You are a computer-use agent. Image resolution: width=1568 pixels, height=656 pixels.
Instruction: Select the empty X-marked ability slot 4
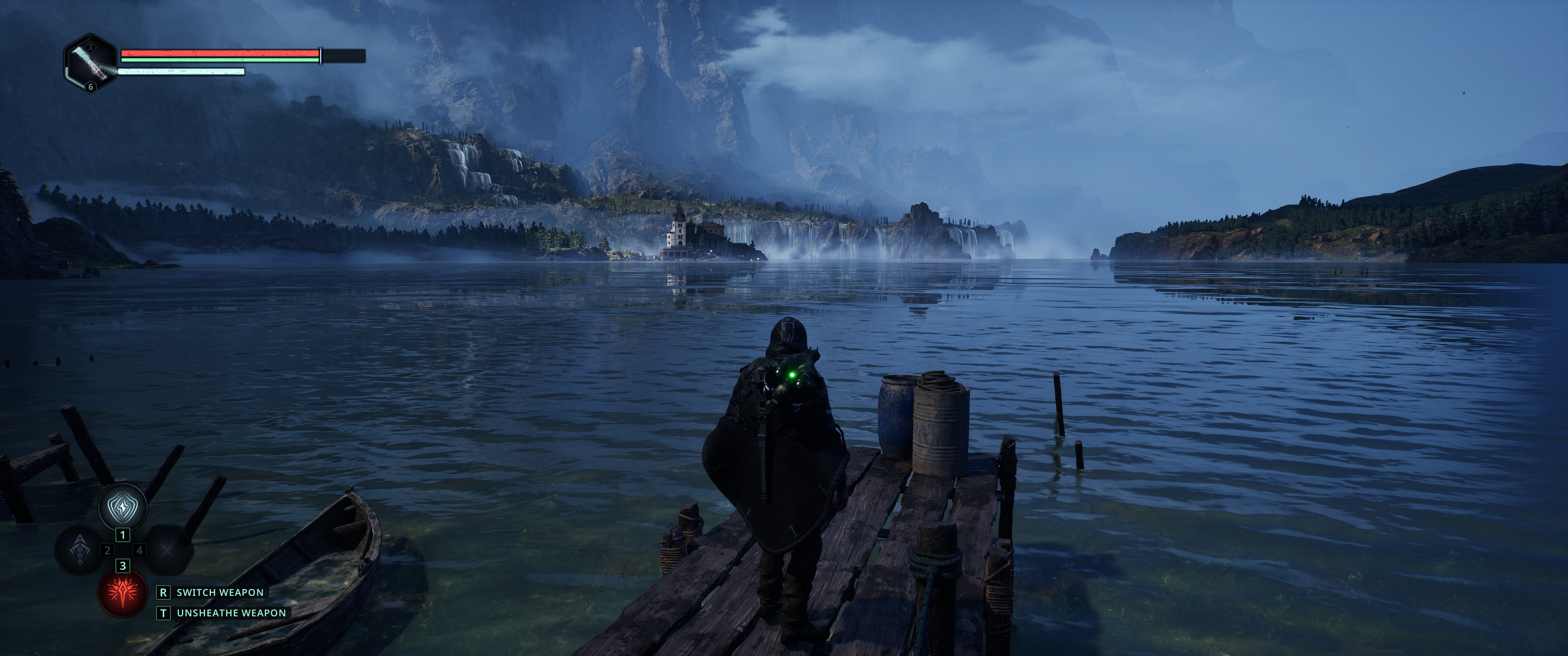[x=167, y=550]
